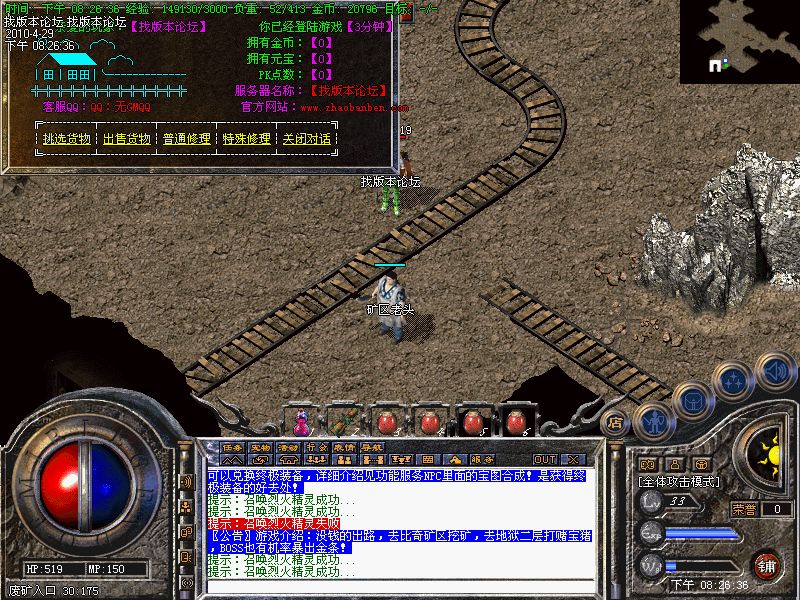Open the 店 shop round button
This screenshot has height=600, width=800.
pos(616,423)
